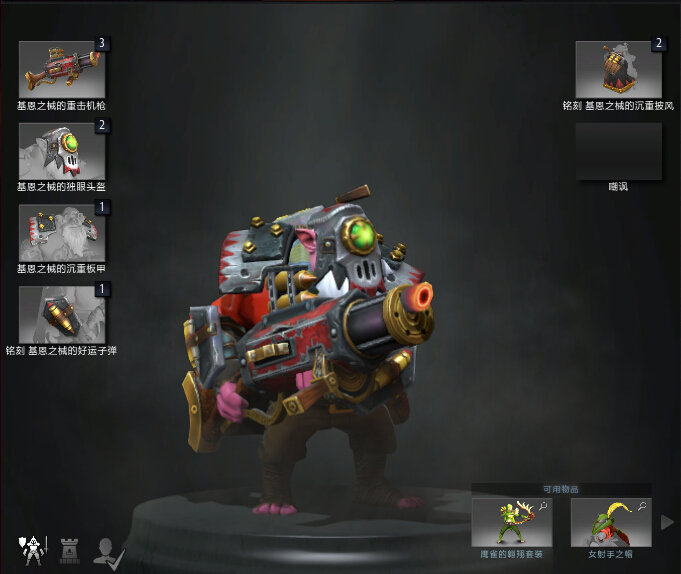The height and width of the screenshot is (574, 681).
Task: Open the 铭刻 基恩之械的沉重披风 cape slot
Action: (x=619, y=69)
